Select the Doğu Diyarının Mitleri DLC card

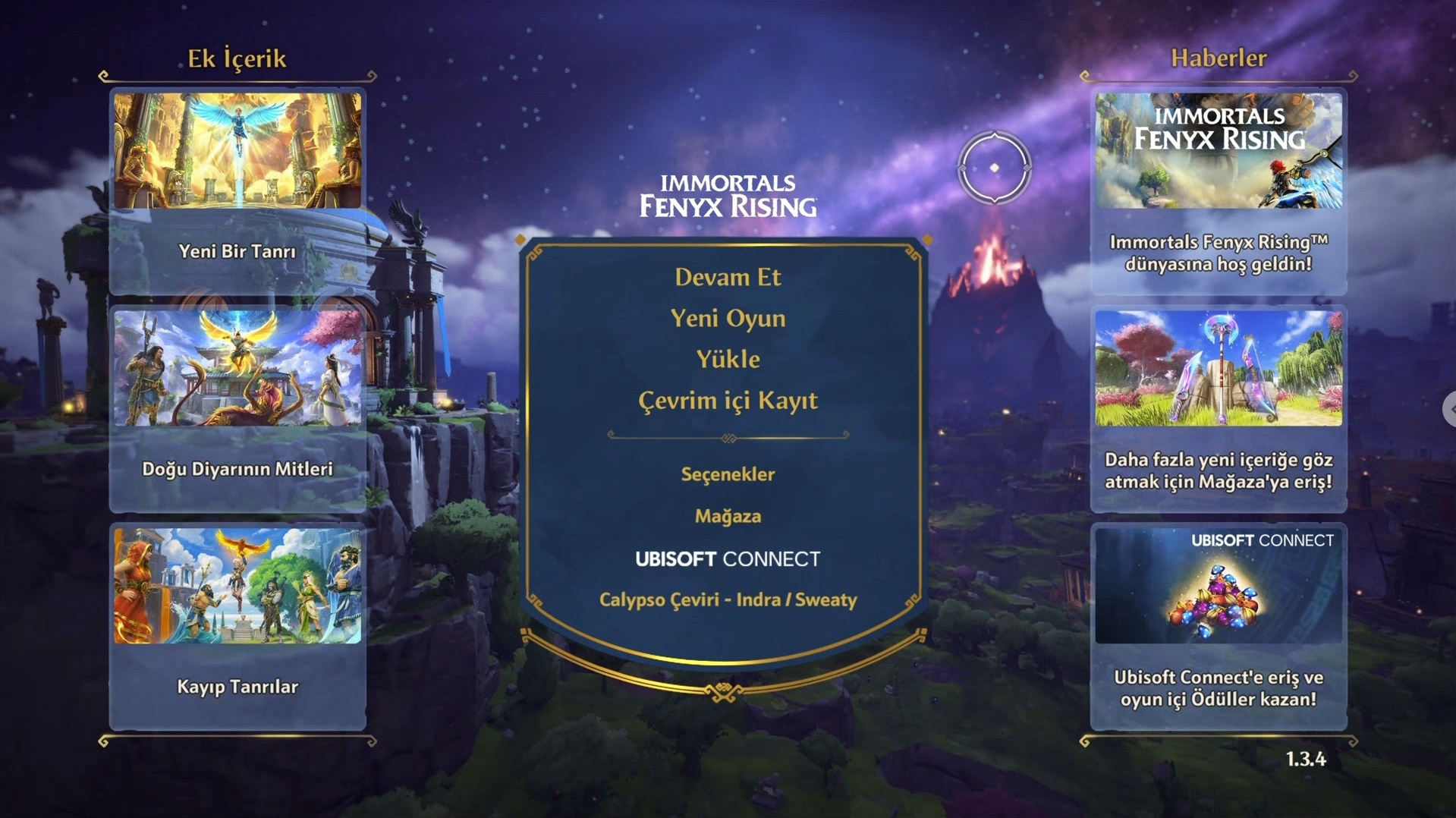237,408
